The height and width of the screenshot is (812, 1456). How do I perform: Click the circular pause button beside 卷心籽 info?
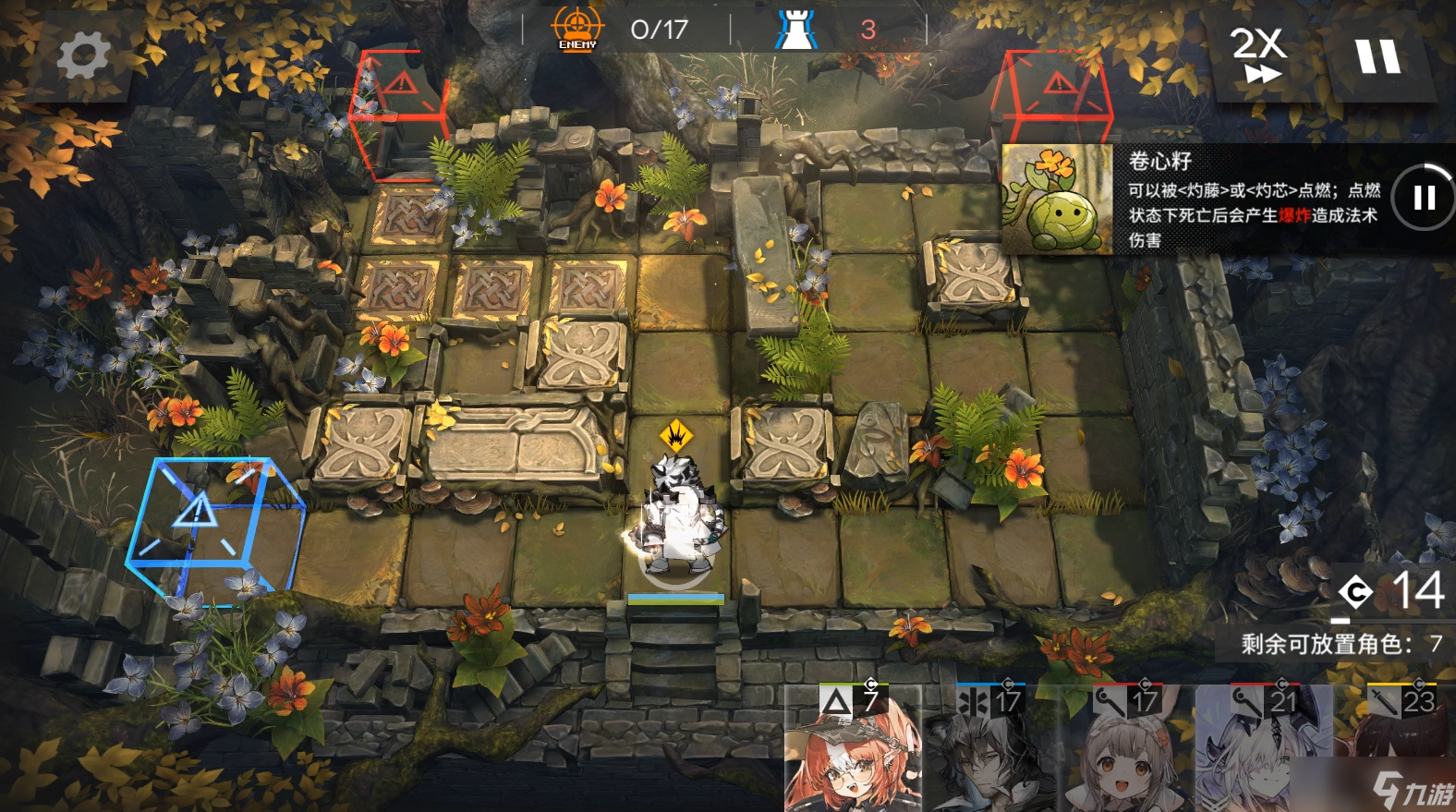pyautogui.click(x=1423, y=197)
